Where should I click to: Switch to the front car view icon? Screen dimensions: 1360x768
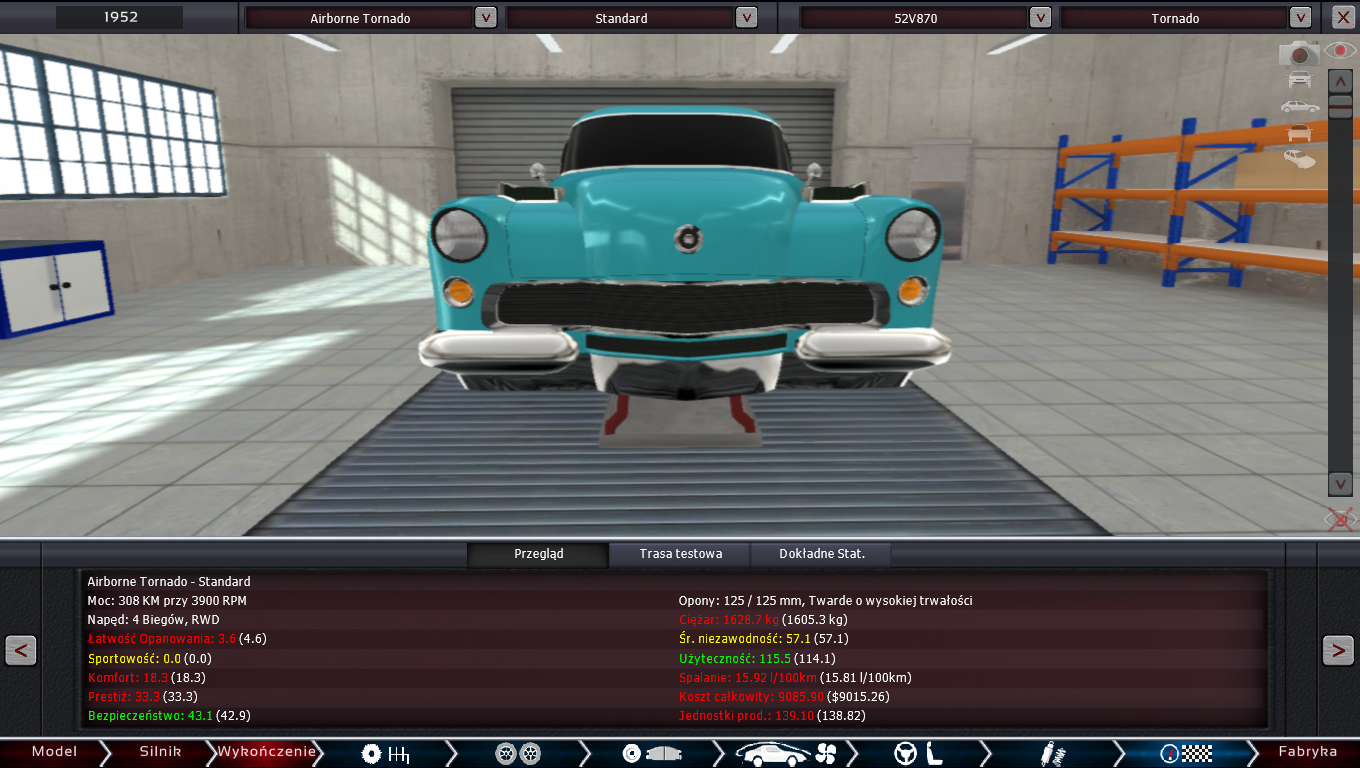1299,79
